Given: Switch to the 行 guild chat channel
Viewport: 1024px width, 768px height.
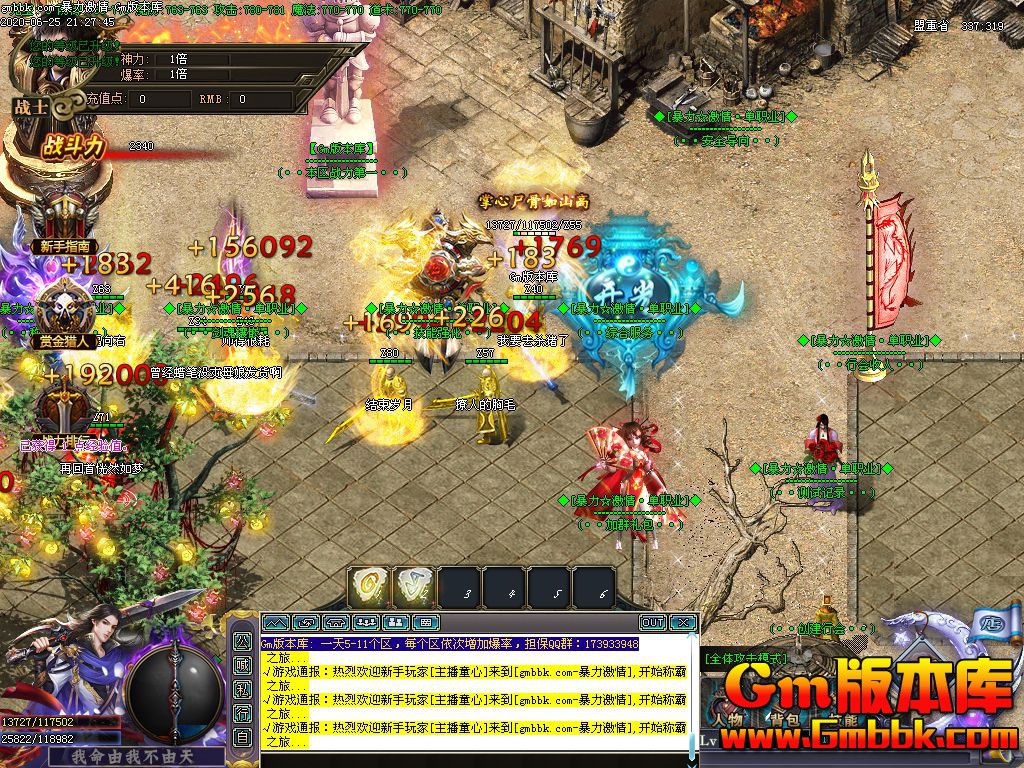Looking at the screenshot, I should pyautogui.click(x=242, y=713).
